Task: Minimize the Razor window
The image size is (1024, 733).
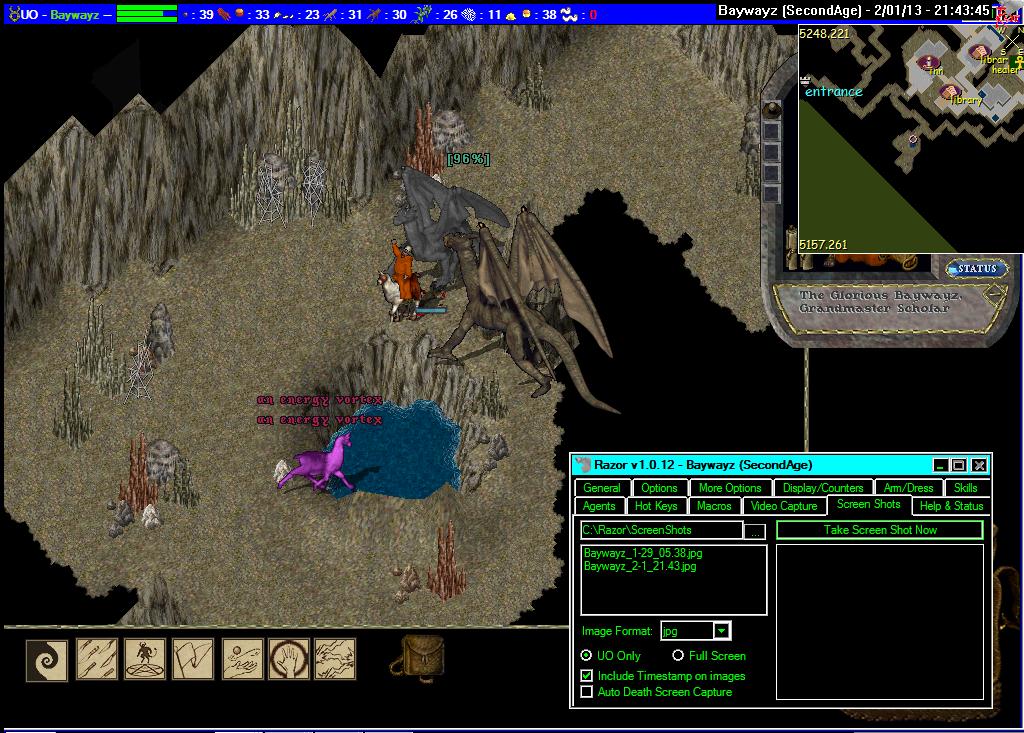Action: pos(940,465)
